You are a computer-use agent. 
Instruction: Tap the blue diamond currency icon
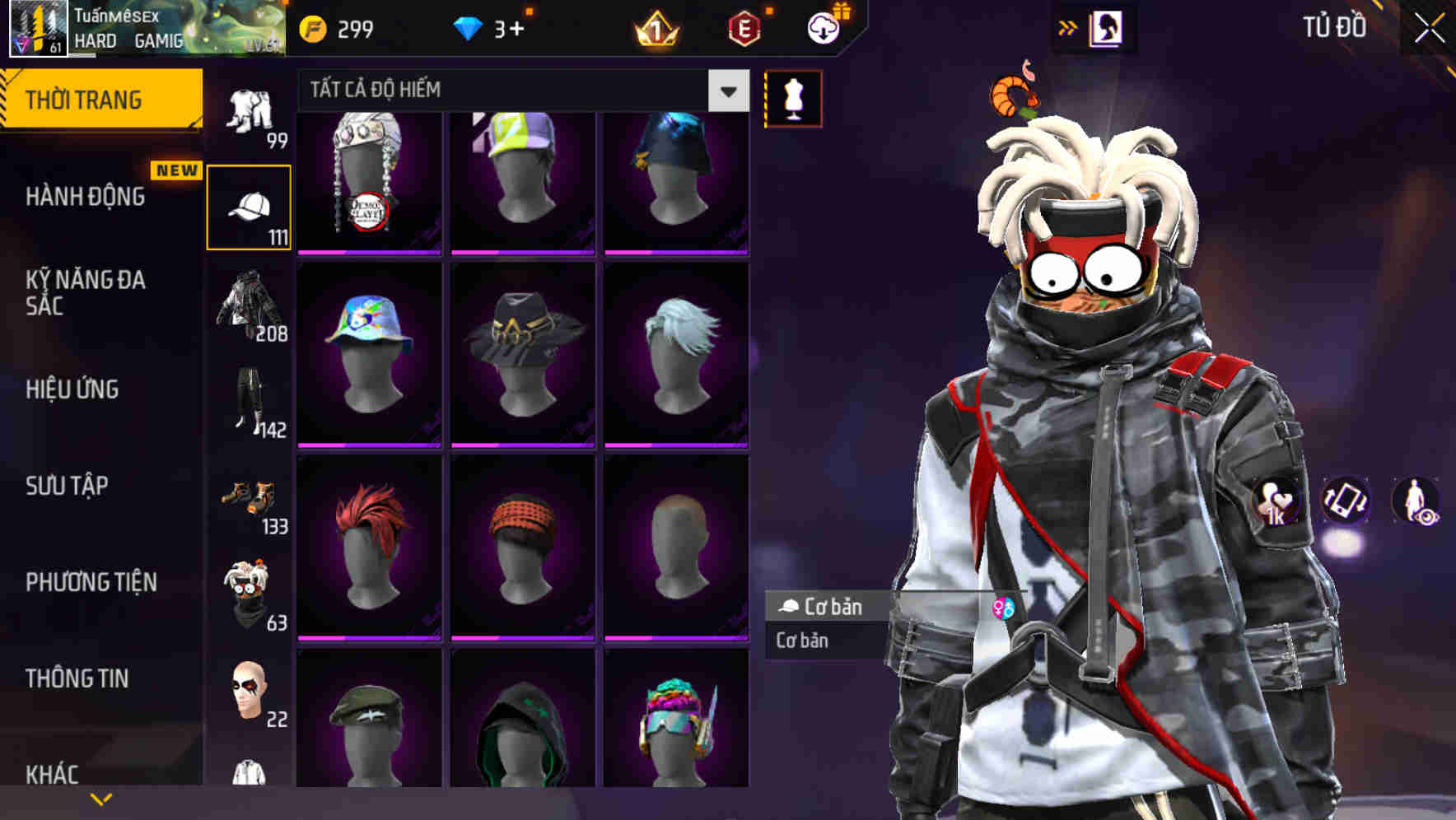coord(469,27)
